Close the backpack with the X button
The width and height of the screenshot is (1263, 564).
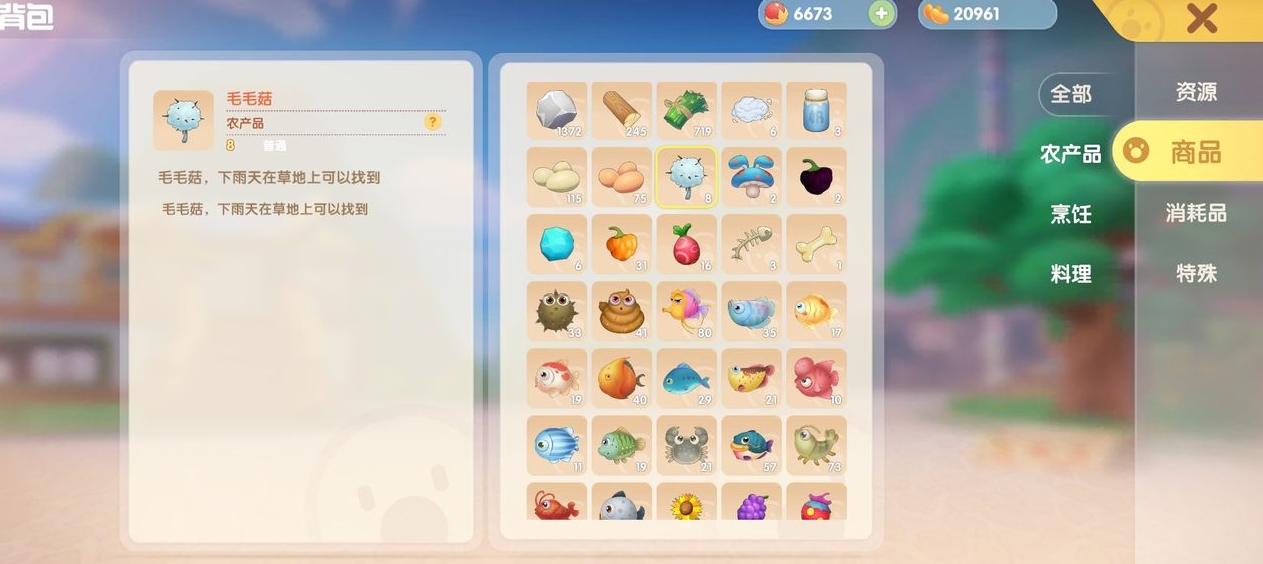click(x=1201, y=18)
